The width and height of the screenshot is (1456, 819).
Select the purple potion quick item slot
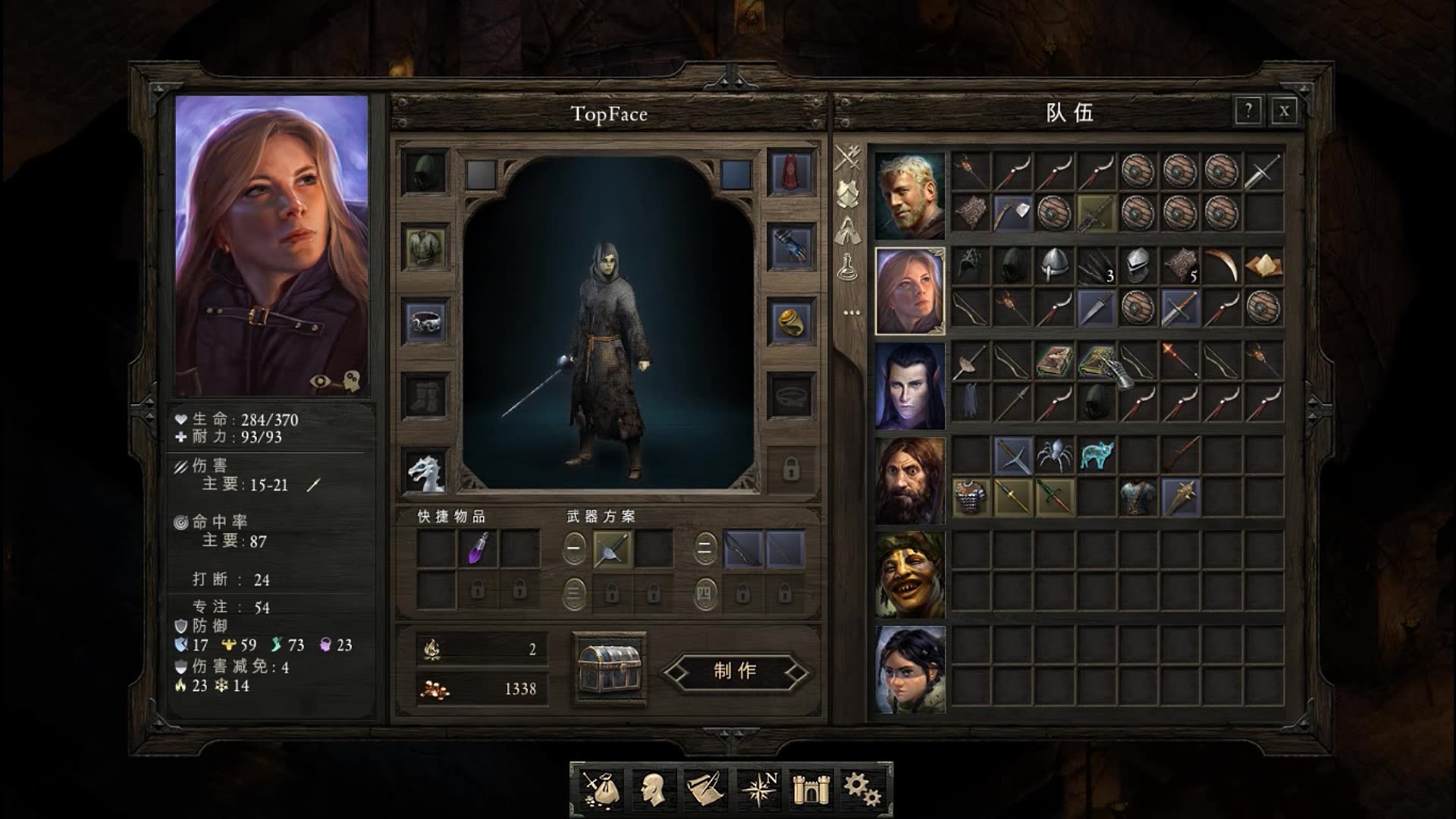tap(479, 548)
